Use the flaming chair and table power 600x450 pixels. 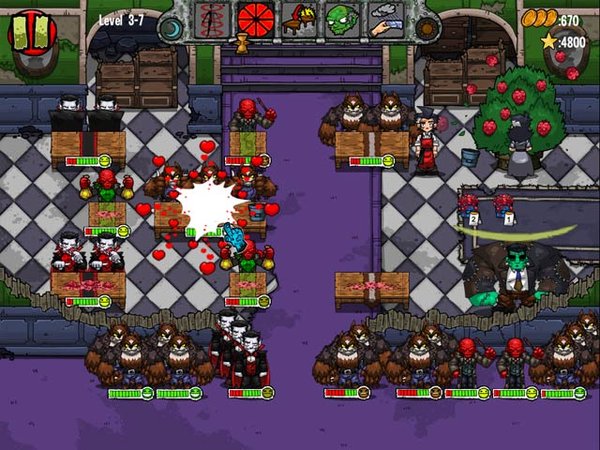click(298, 18)
